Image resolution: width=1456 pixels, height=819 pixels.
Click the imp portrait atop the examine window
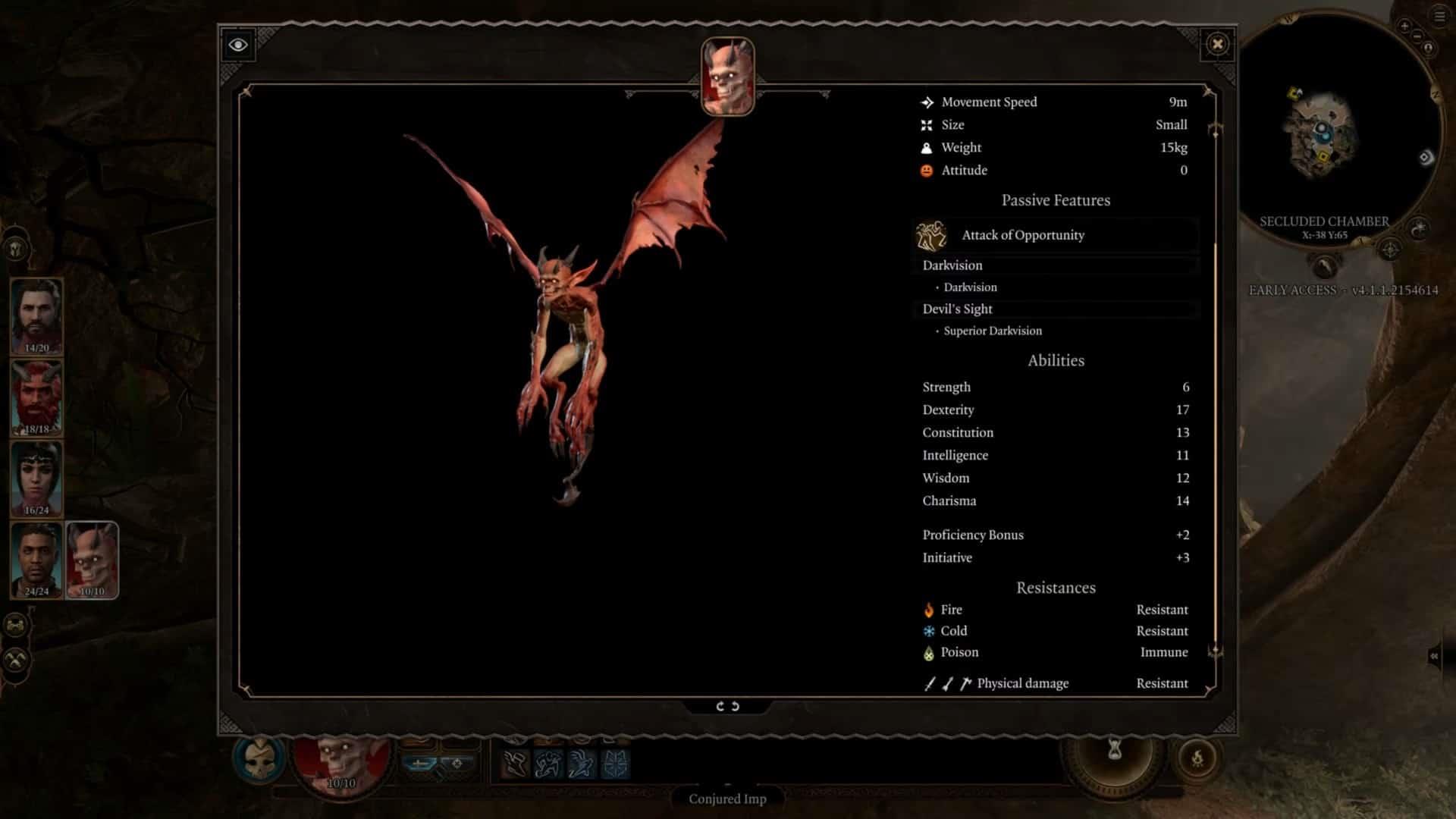[727, 76]
